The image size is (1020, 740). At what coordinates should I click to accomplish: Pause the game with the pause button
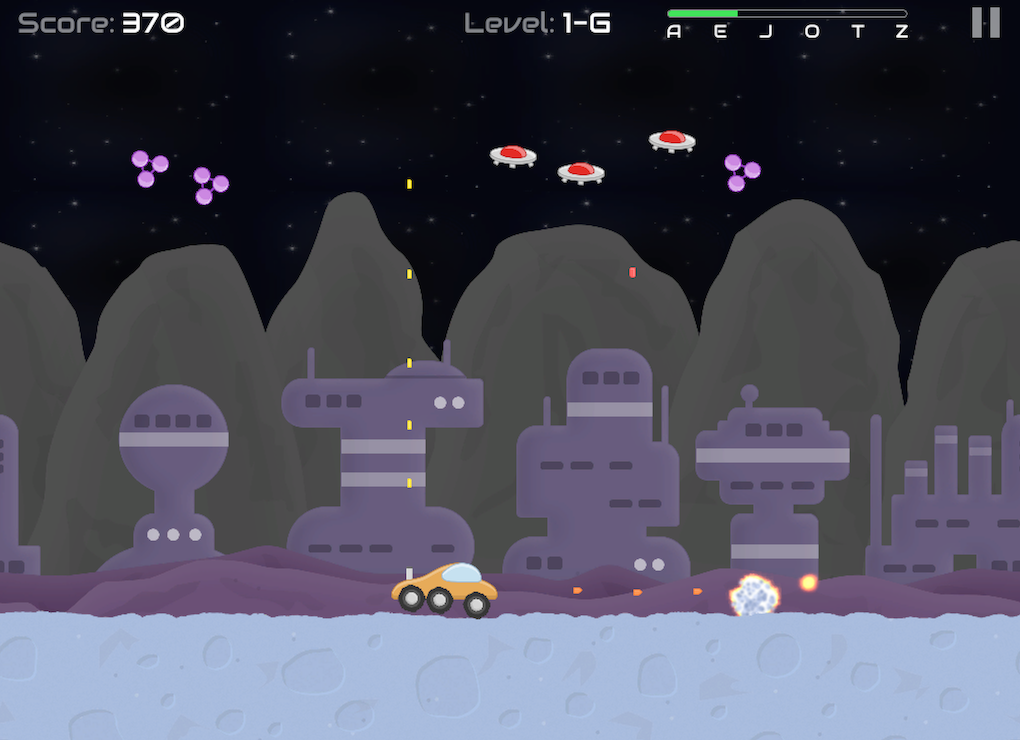[985, 23]
